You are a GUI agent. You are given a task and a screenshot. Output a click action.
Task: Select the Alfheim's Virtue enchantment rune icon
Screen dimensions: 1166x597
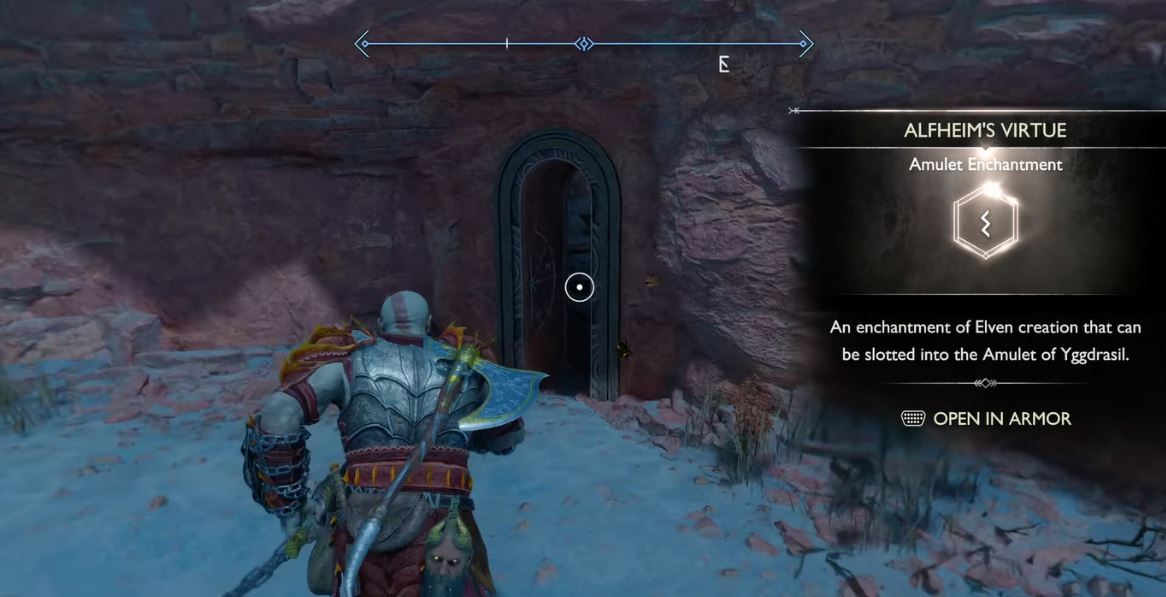click(x=985, y=221)
